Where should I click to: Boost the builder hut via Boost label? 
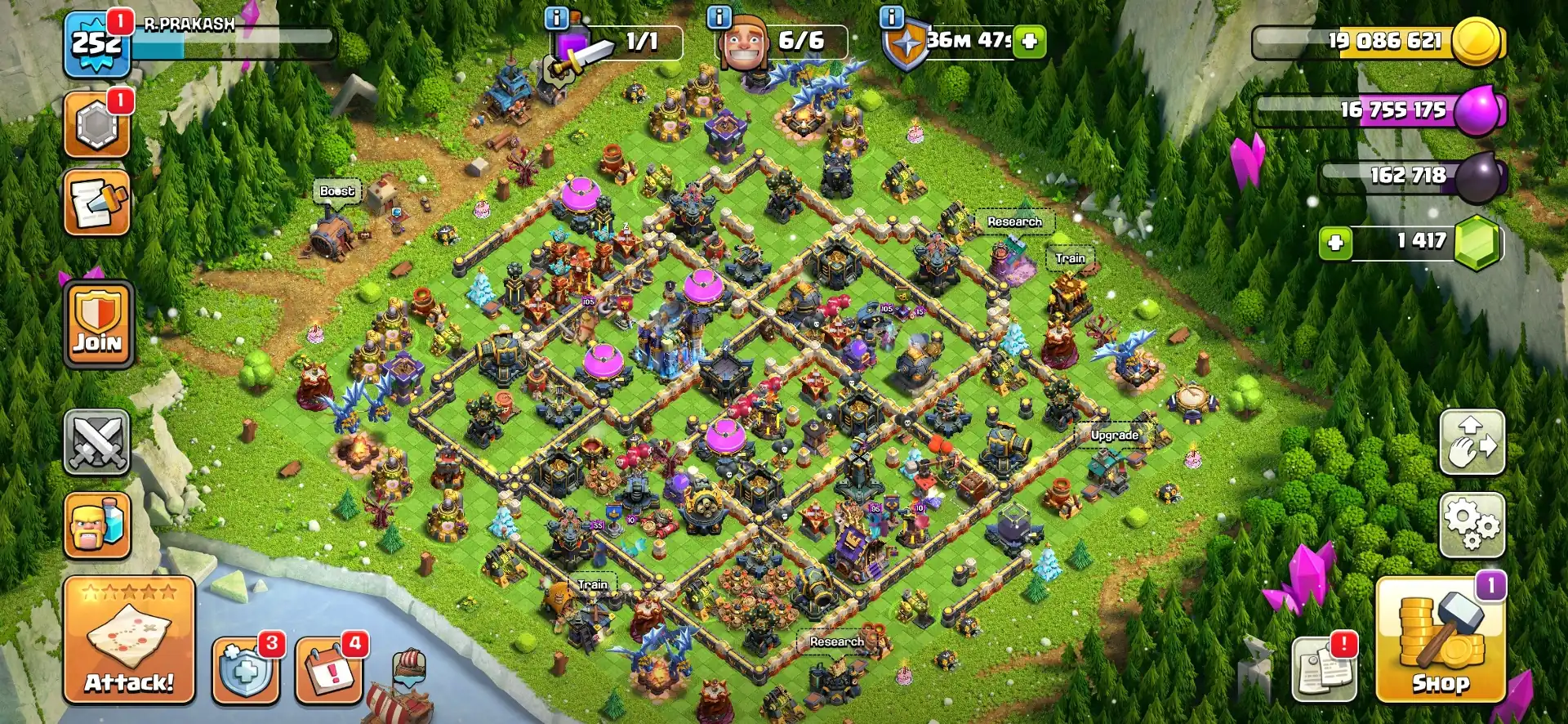click(336, 190)
